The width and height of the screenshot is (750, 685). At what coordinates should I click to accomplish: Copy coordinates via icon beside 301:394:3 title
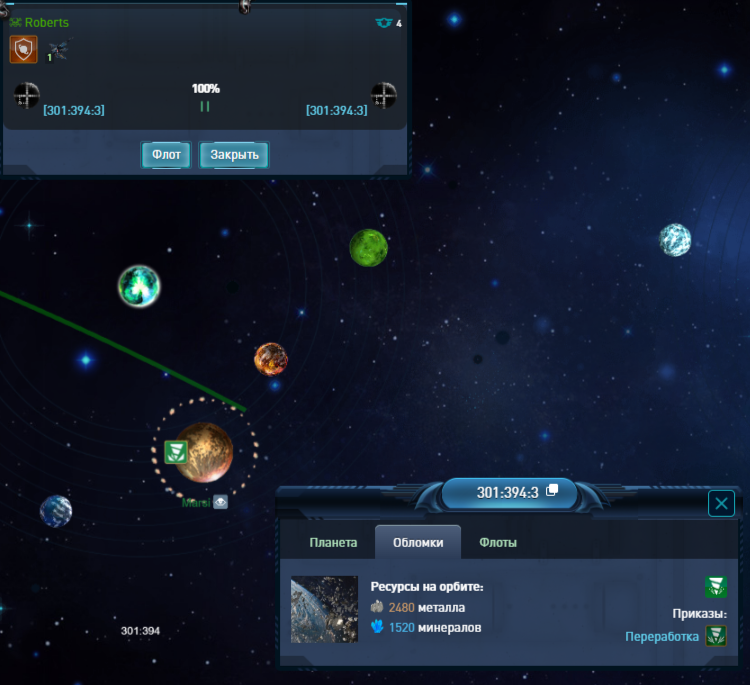coord(552,491)
